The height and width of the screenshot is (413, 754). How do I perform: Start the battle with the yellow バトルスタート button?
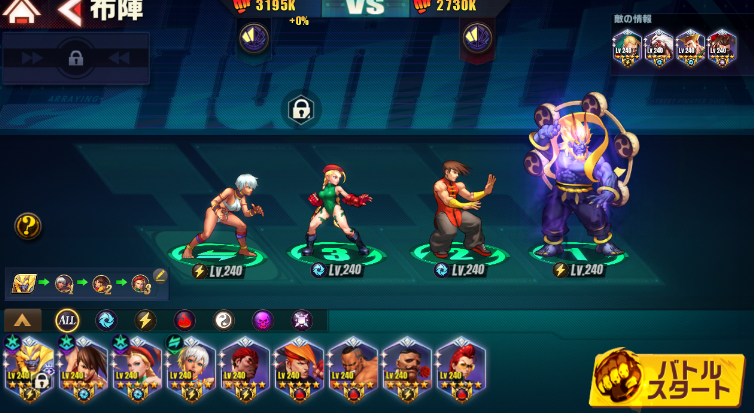[669, 379]
